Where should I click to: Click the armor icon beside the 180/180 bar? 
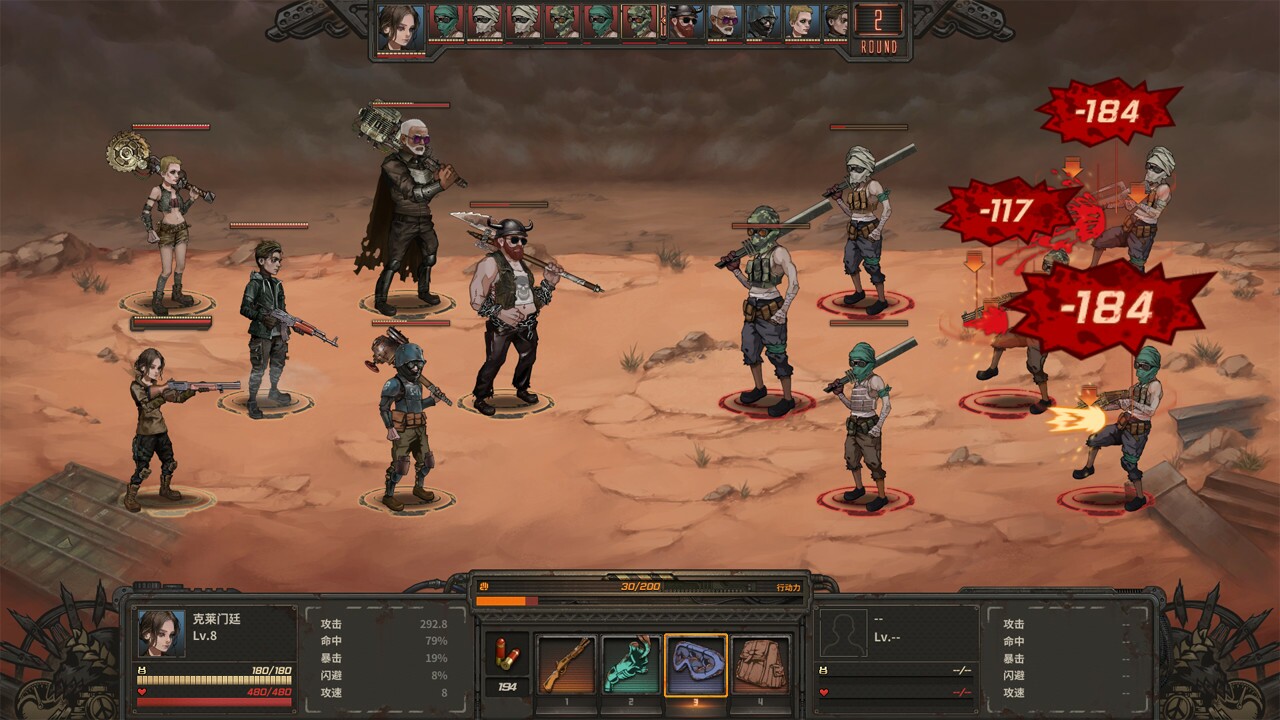tap(141, 671)
